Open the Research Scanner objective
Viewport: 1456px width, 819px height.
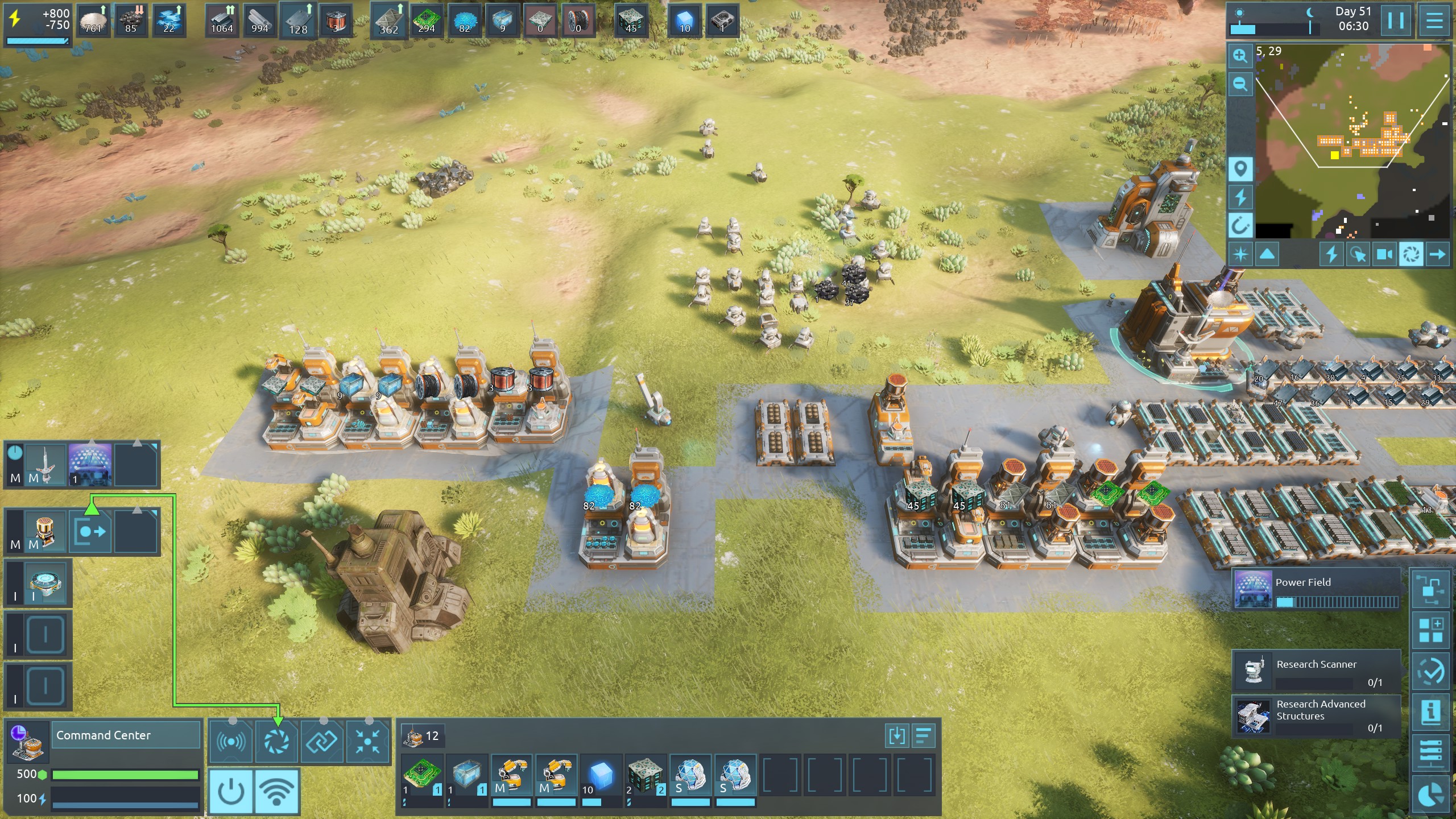1316,671
